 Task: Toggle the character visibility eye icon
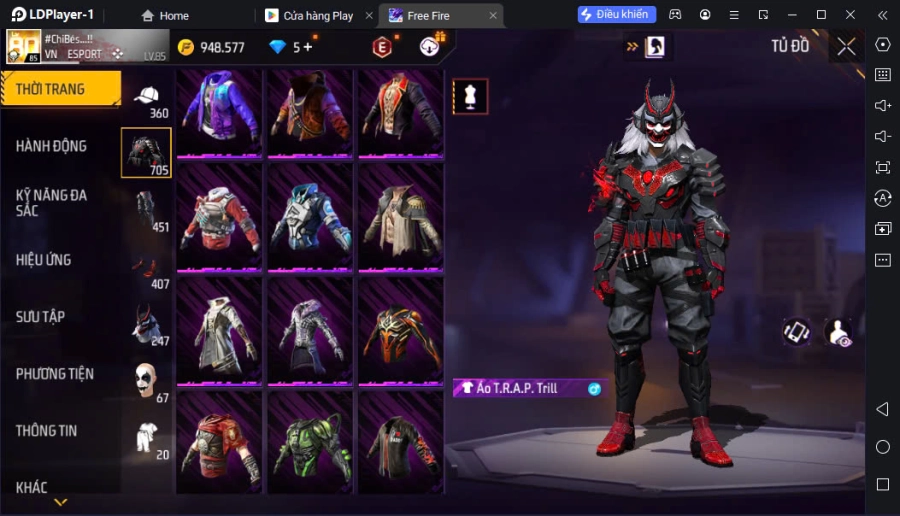pyautogui.click(x=838, y=332)
